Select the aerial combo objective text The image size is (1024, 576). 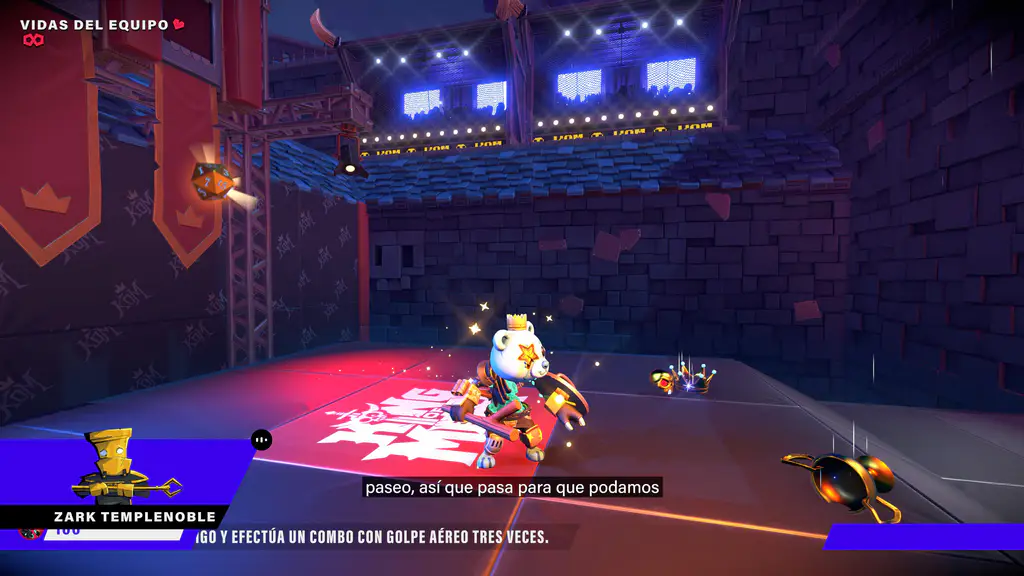point(372,538)
